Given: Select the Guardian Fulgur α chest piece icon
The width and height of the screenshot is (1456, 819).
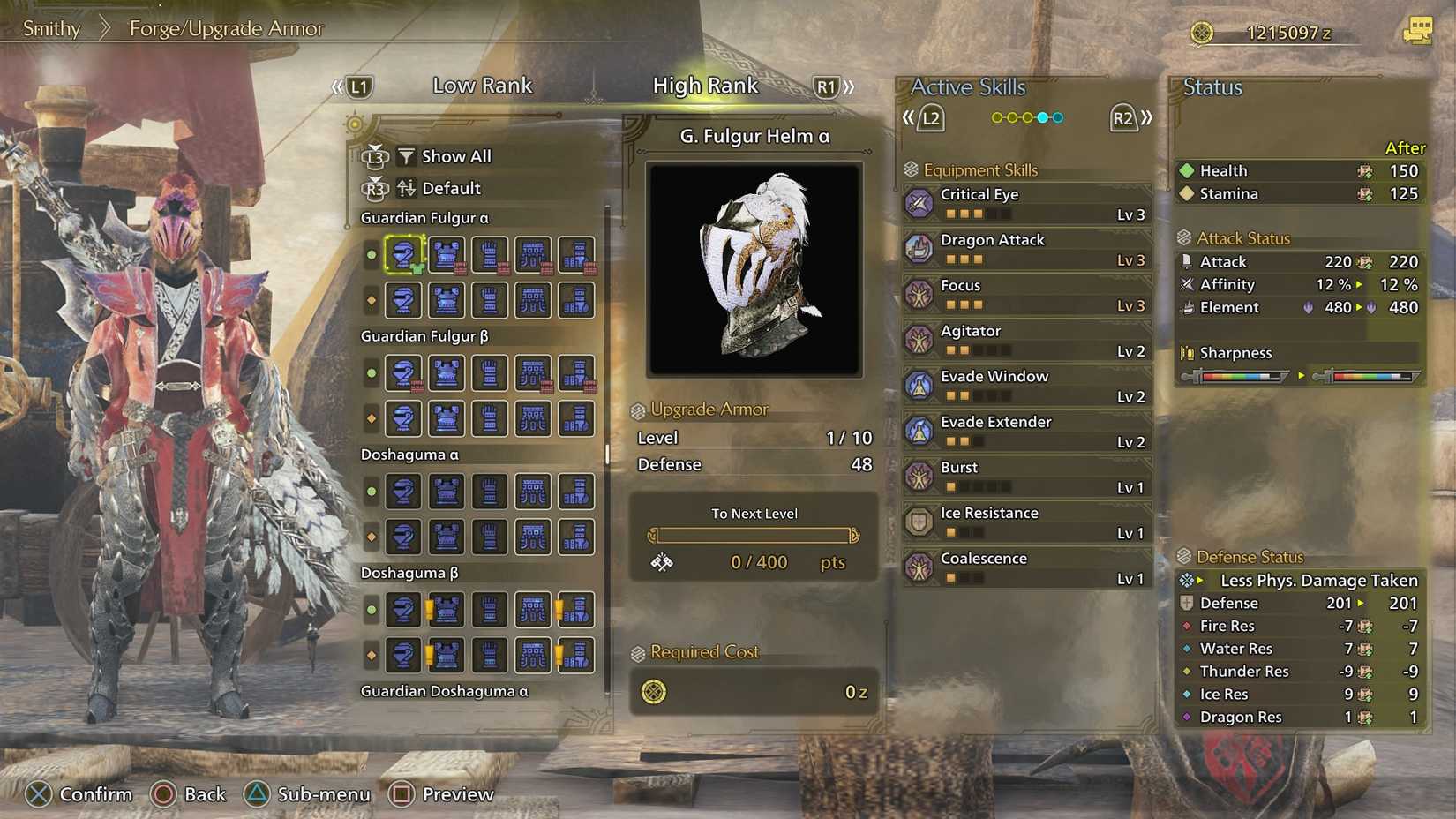Looking at the screenshot, I should 447,255.
